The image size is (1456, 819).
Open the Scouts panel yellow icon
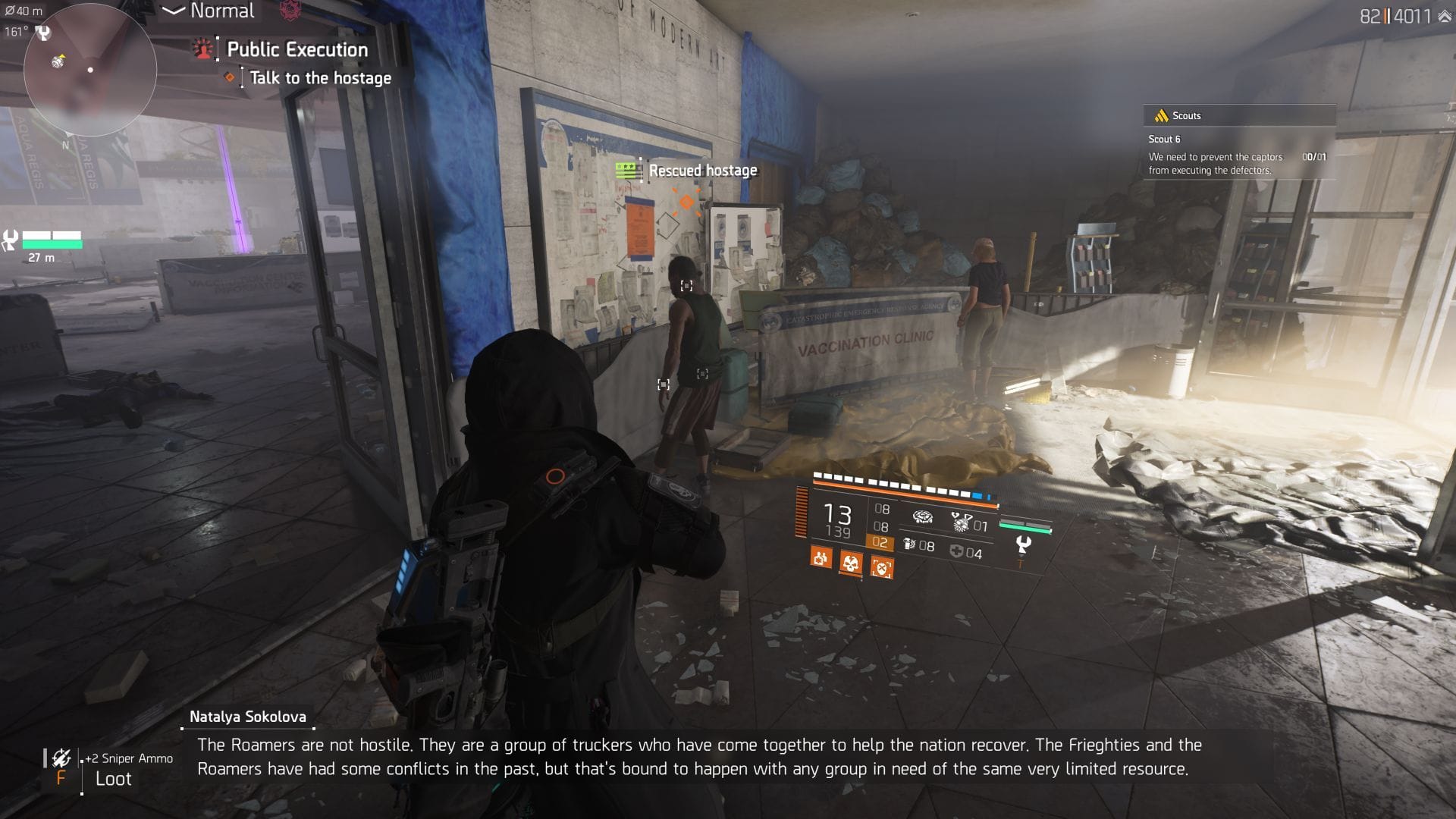(1159, 116)
